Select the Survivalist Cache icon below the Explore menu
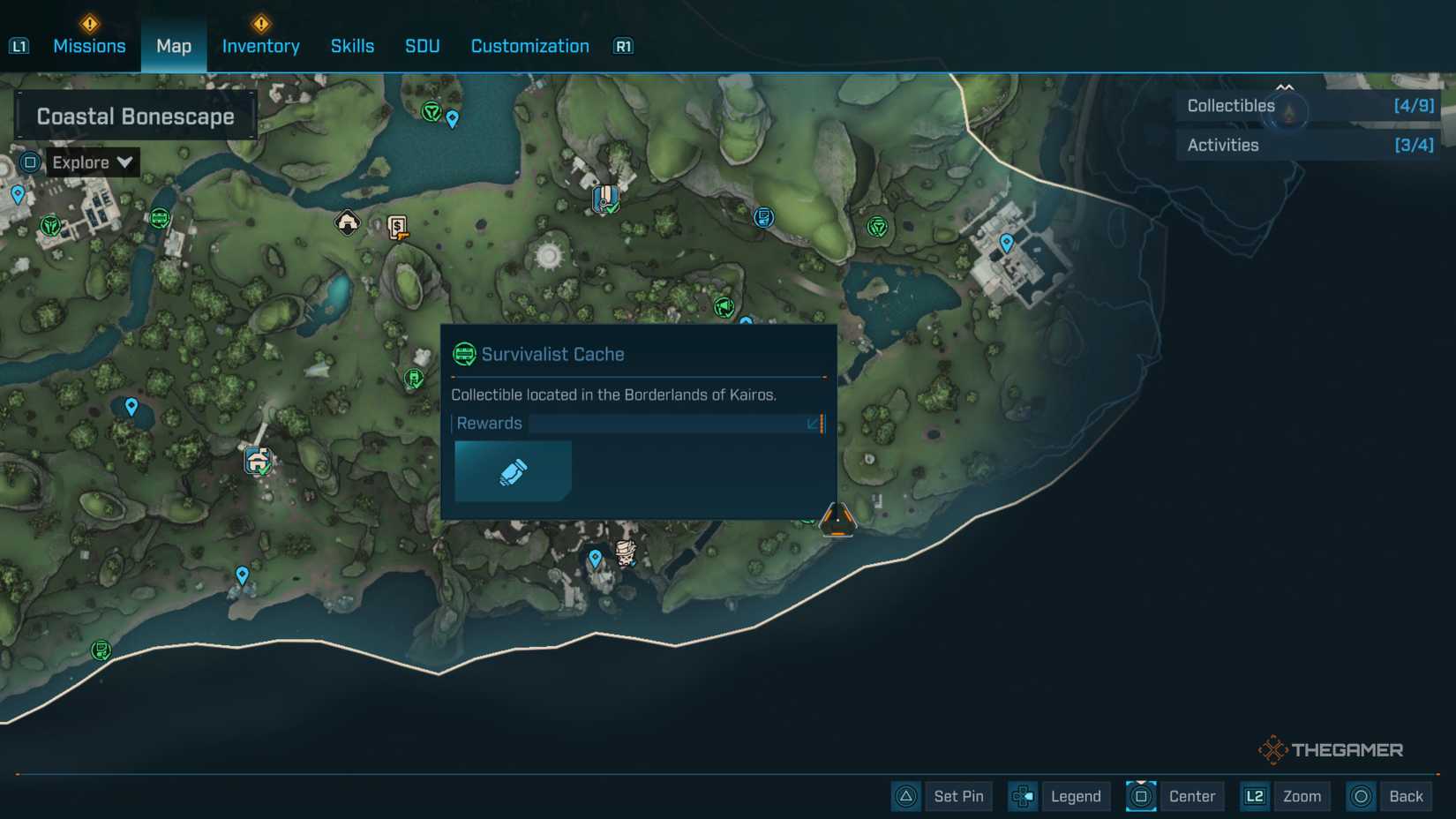The image size is (1456, 819). click(161, 218)
